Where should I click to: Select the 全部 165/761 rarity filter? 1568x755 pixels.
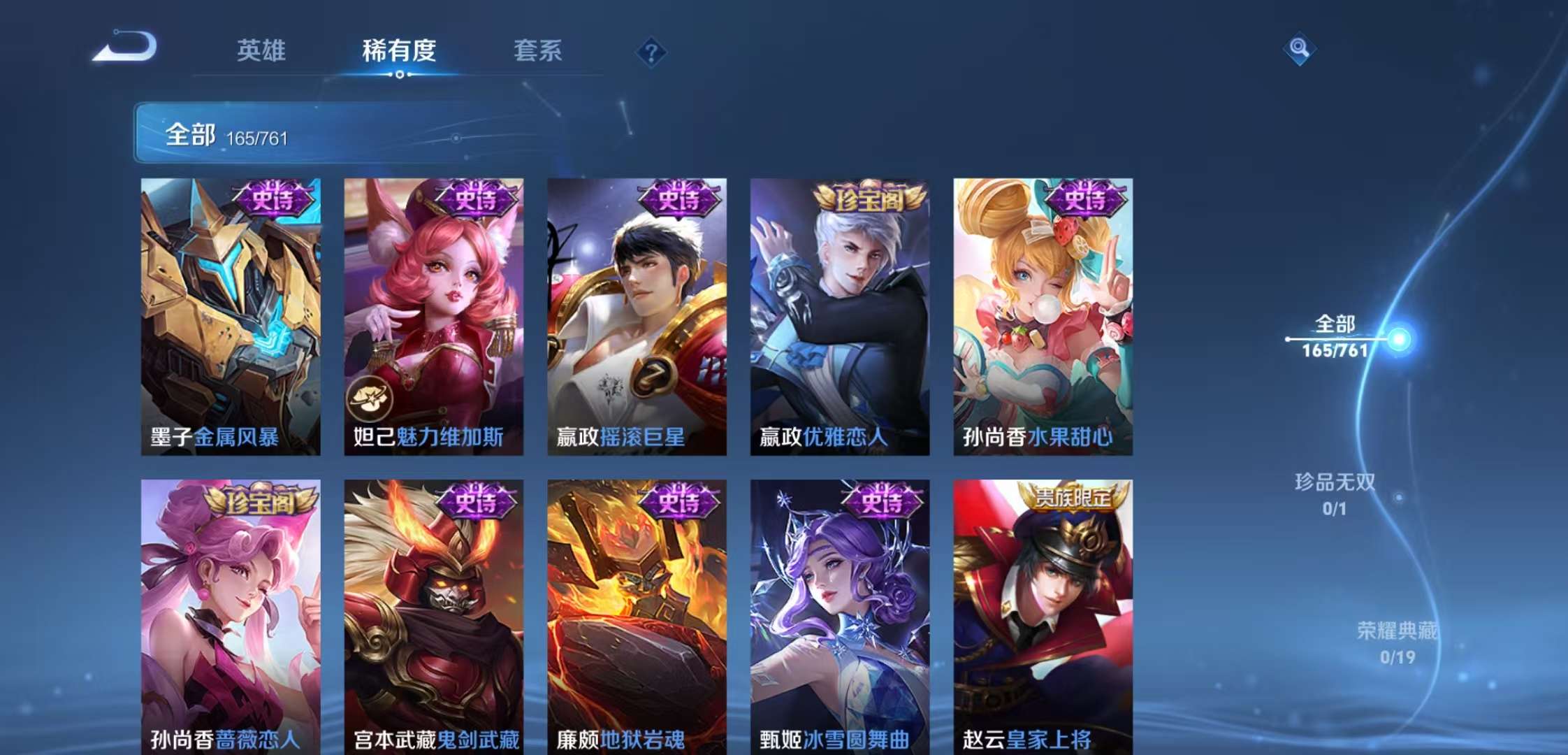1335,336
